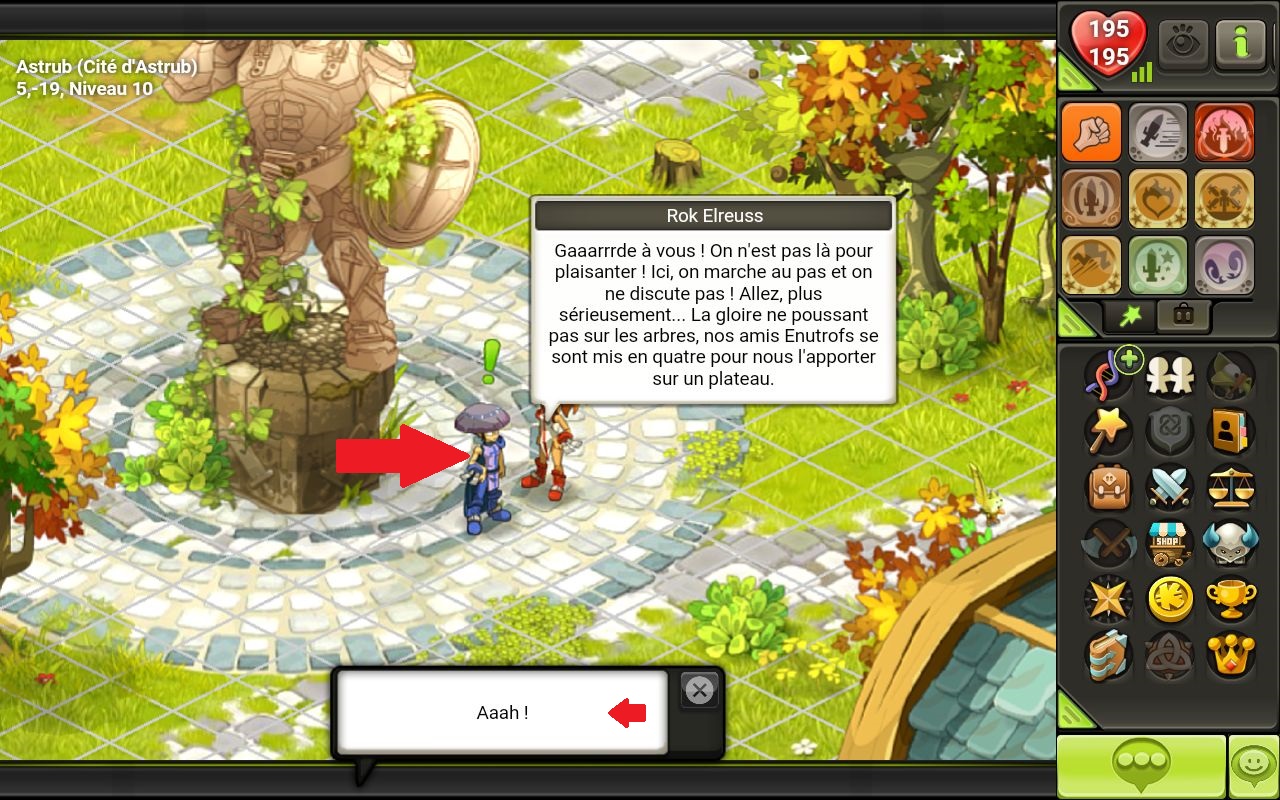Open the shop cart icon

[1168, 543]
